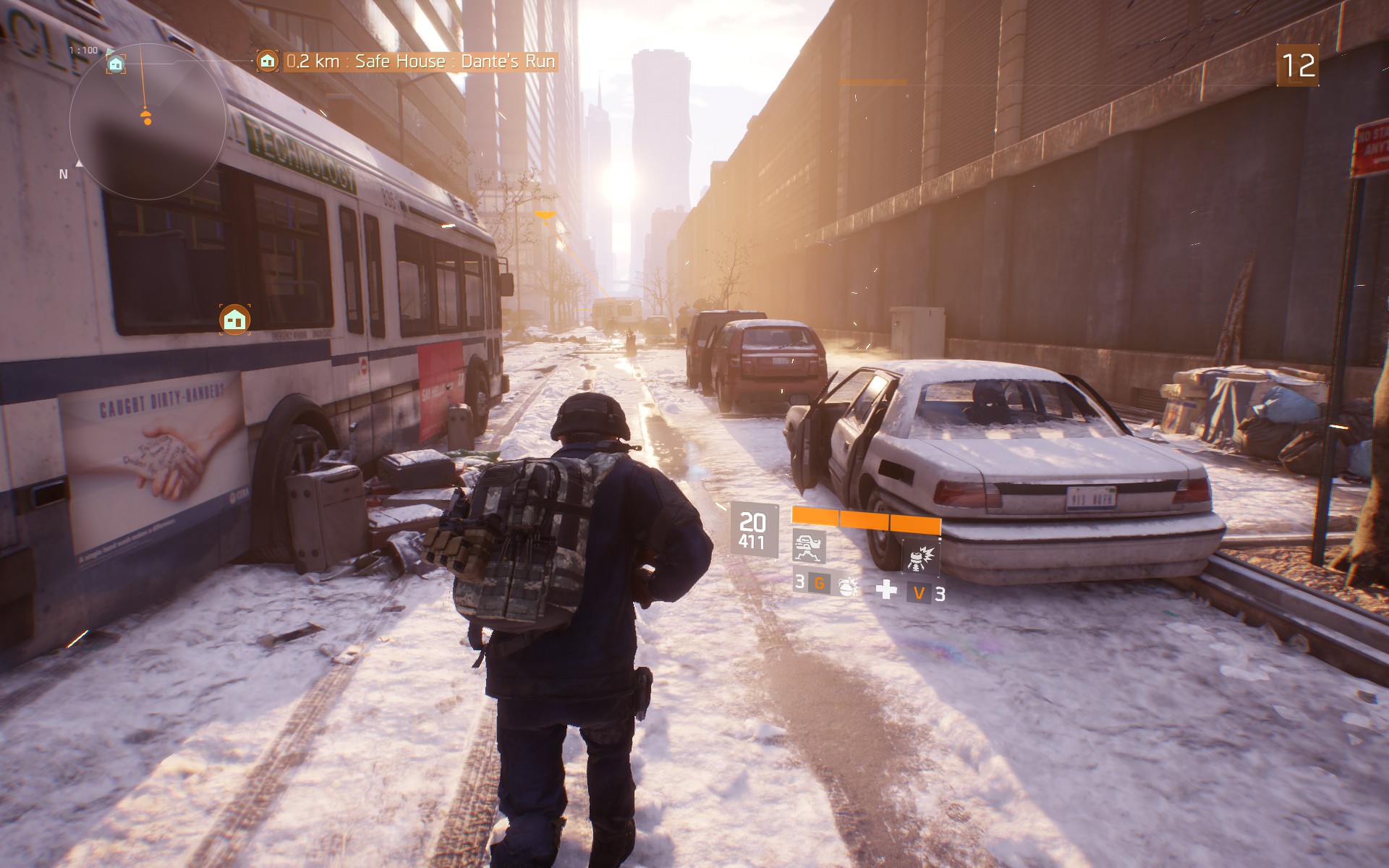The image size is (1389, 868).
Task: Select the grenade icon
Action: tap(847, 585)
